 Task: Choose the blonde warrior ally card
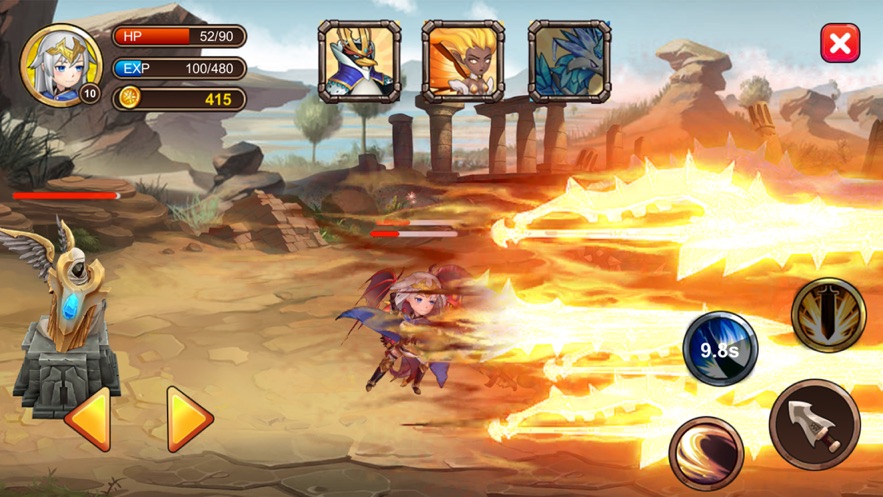pyautogui.click(x=463, y=62)
